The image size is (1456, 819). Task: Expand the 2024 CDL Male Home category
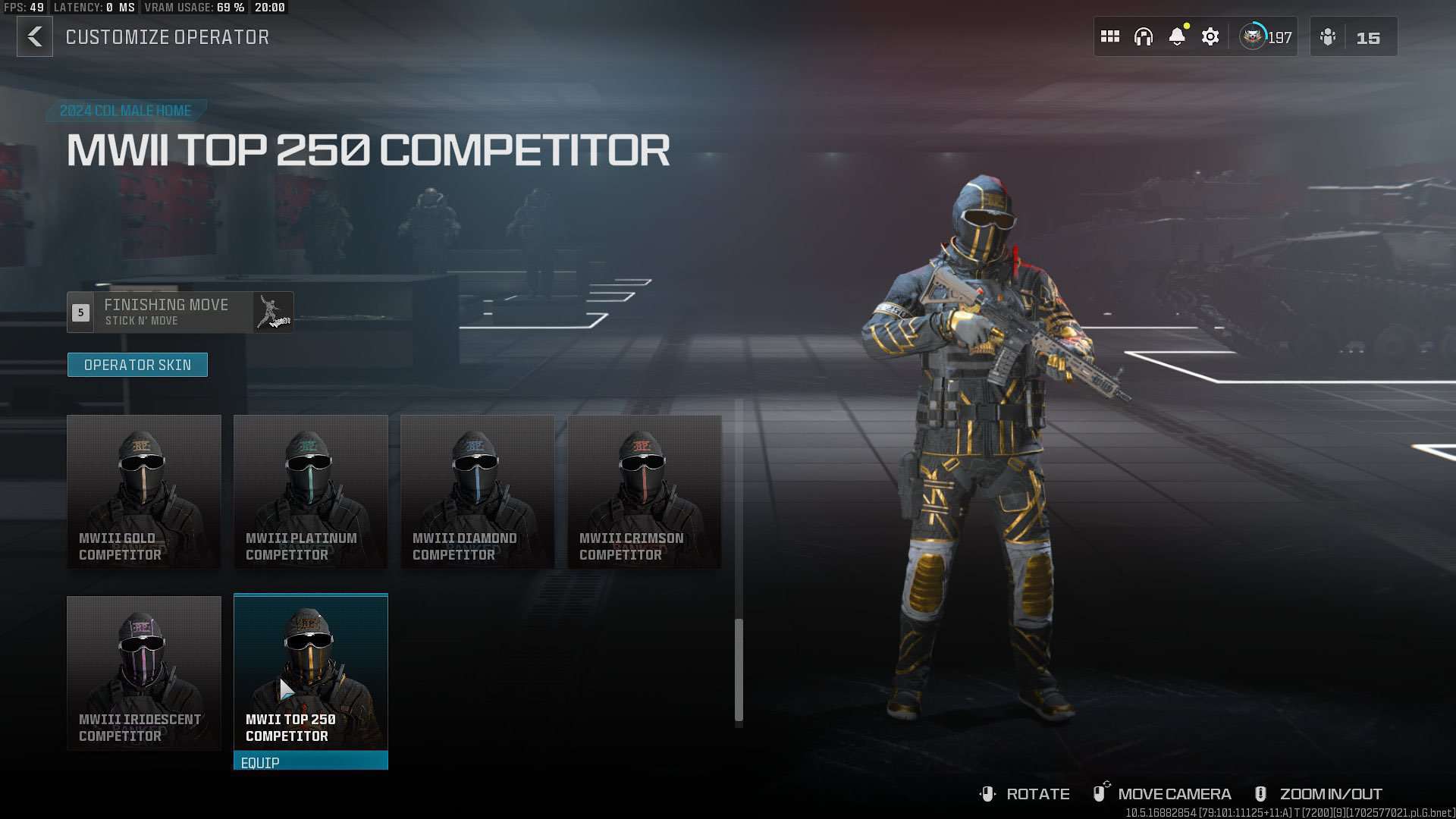pyautogui.click(x=125, y=110)
